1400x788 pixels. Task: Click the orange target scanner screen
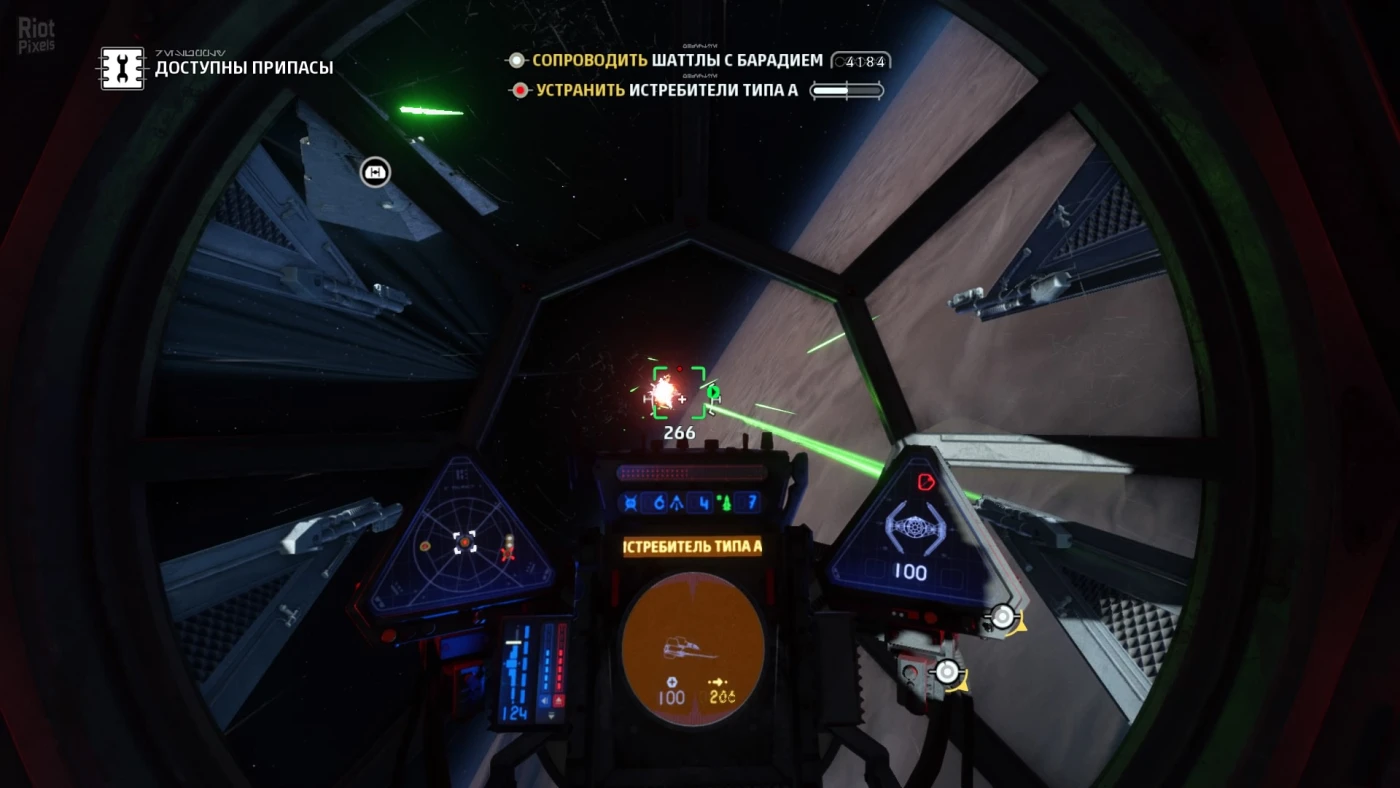[x=693, y=648]
